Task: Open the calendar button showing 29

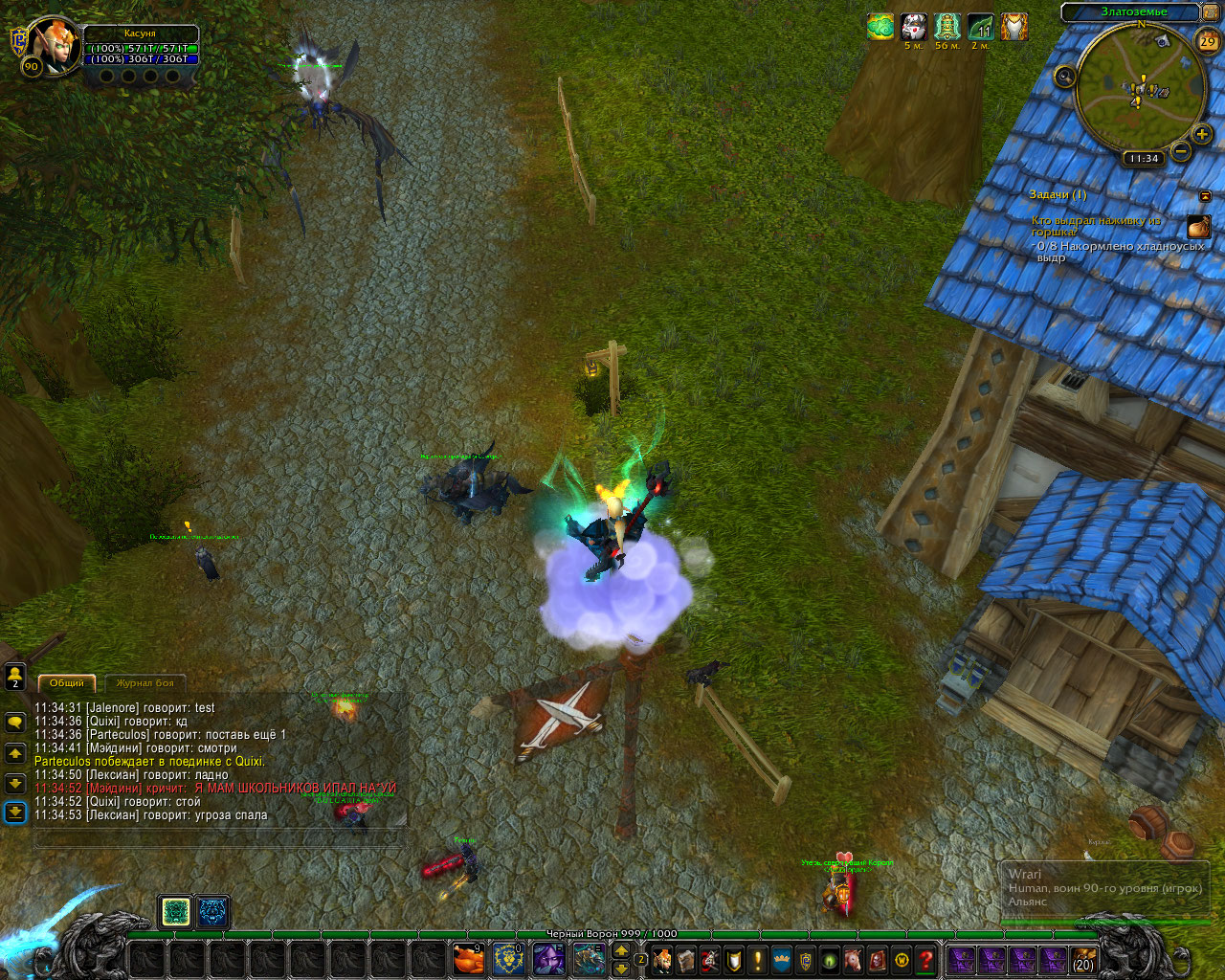Action: [x=1207, y=41]
